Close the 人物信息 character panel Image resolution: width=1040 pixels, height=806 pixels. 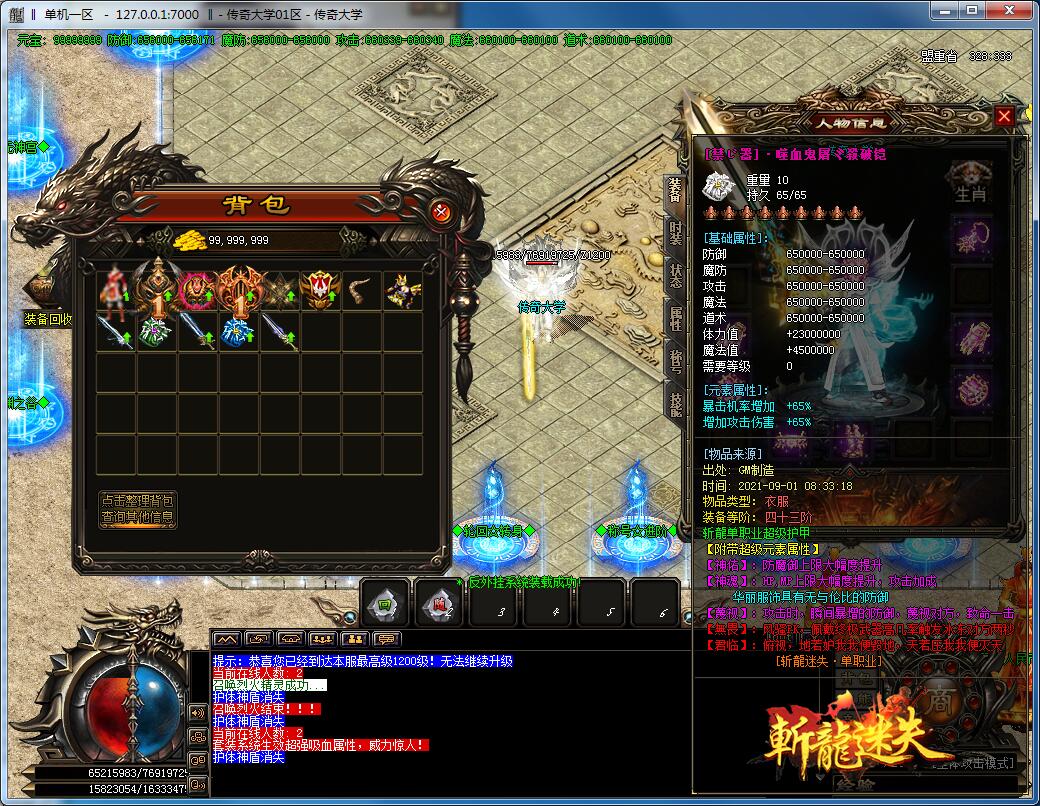1005,116
